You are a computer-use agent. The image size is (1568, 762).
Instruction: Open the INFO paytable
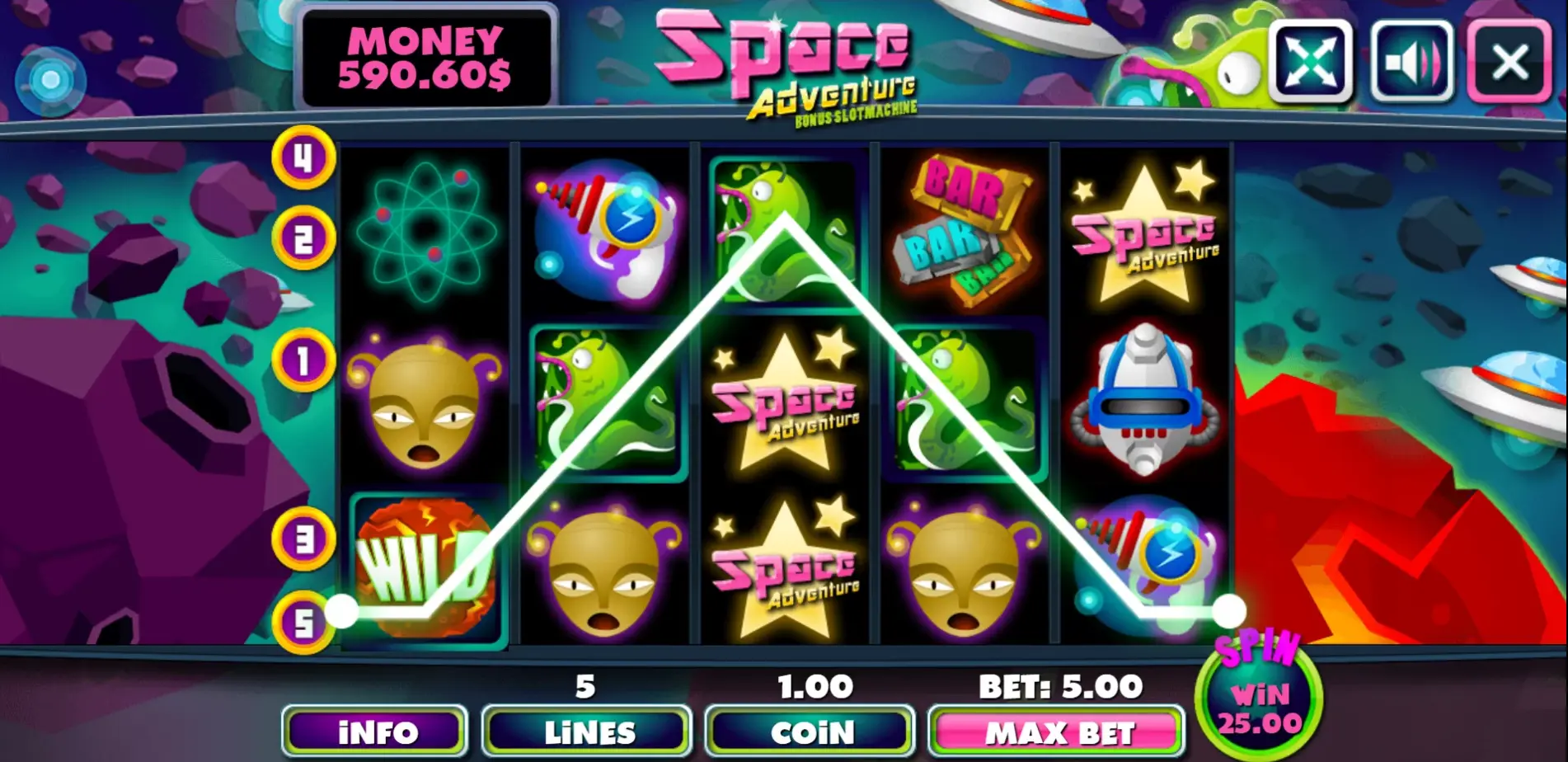pos(376,731)
